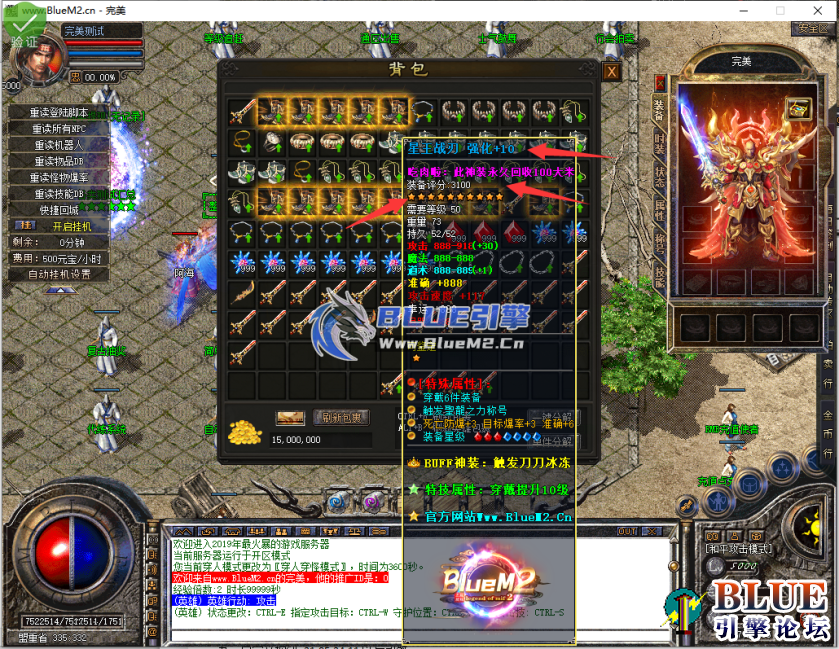Use 快捷回城 quick town return
This screenshot has width=839, height=649.
pos(59,210)
